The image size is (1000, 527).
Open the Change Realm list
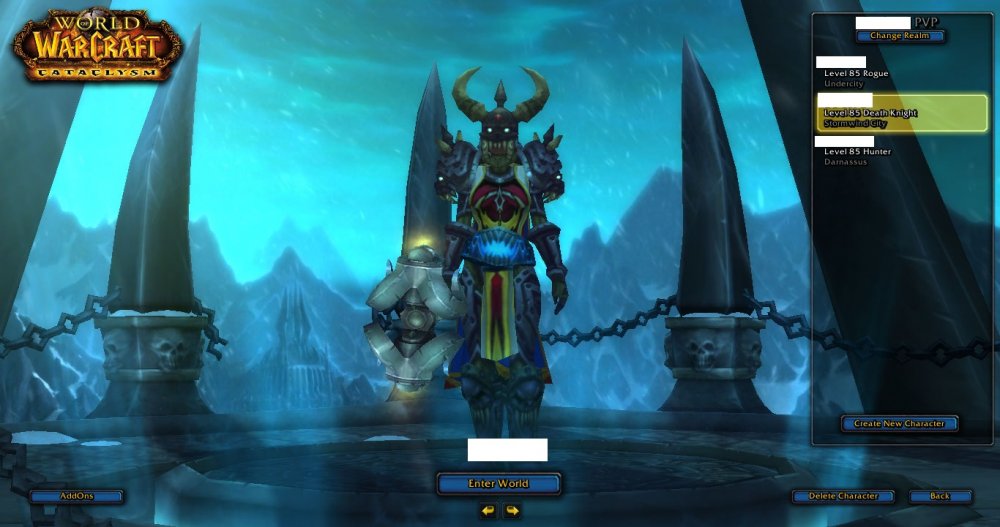tap(899, 36)
